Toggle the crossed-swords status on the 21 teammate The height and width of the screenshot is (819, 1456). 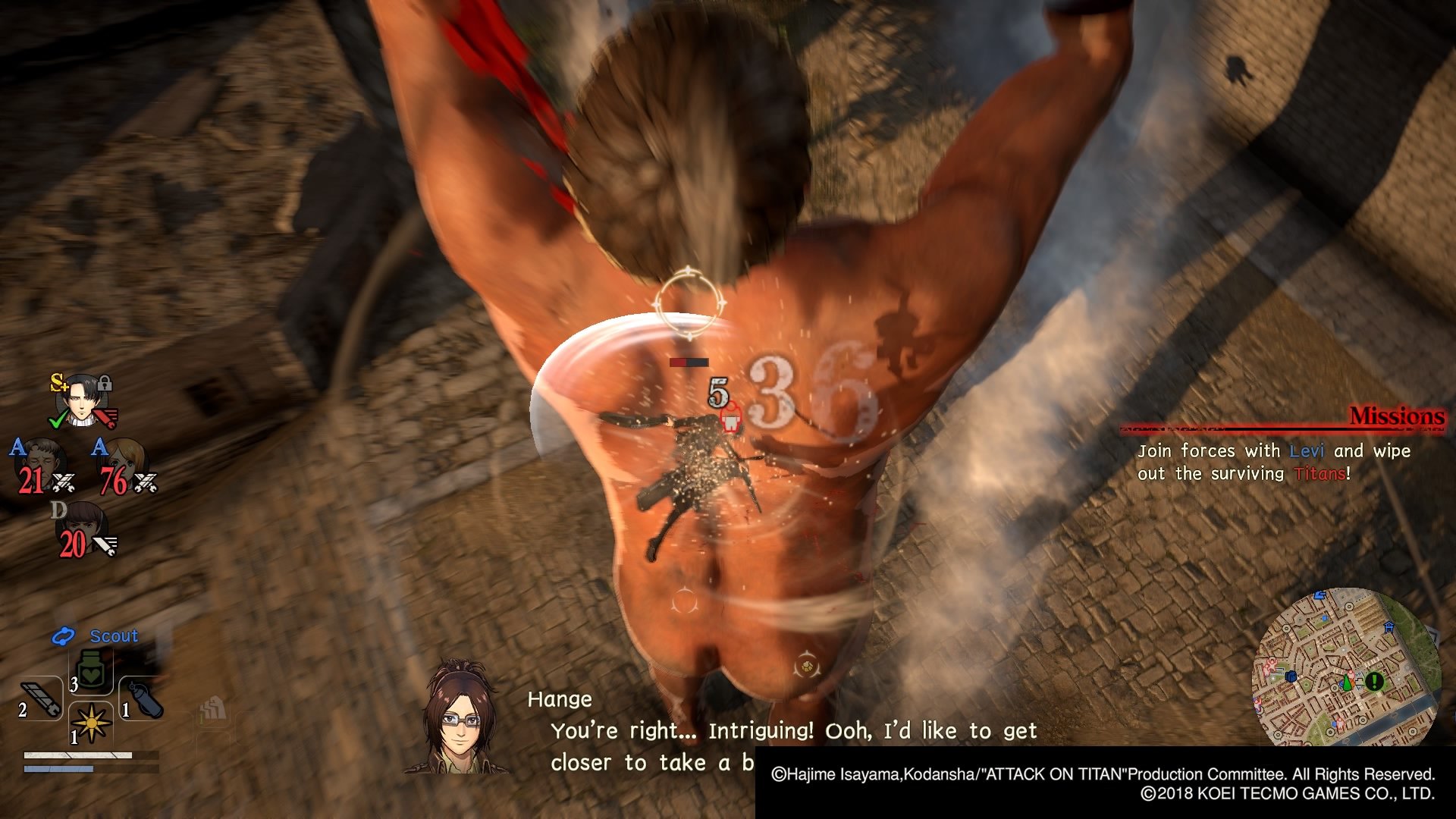(63, 482)
